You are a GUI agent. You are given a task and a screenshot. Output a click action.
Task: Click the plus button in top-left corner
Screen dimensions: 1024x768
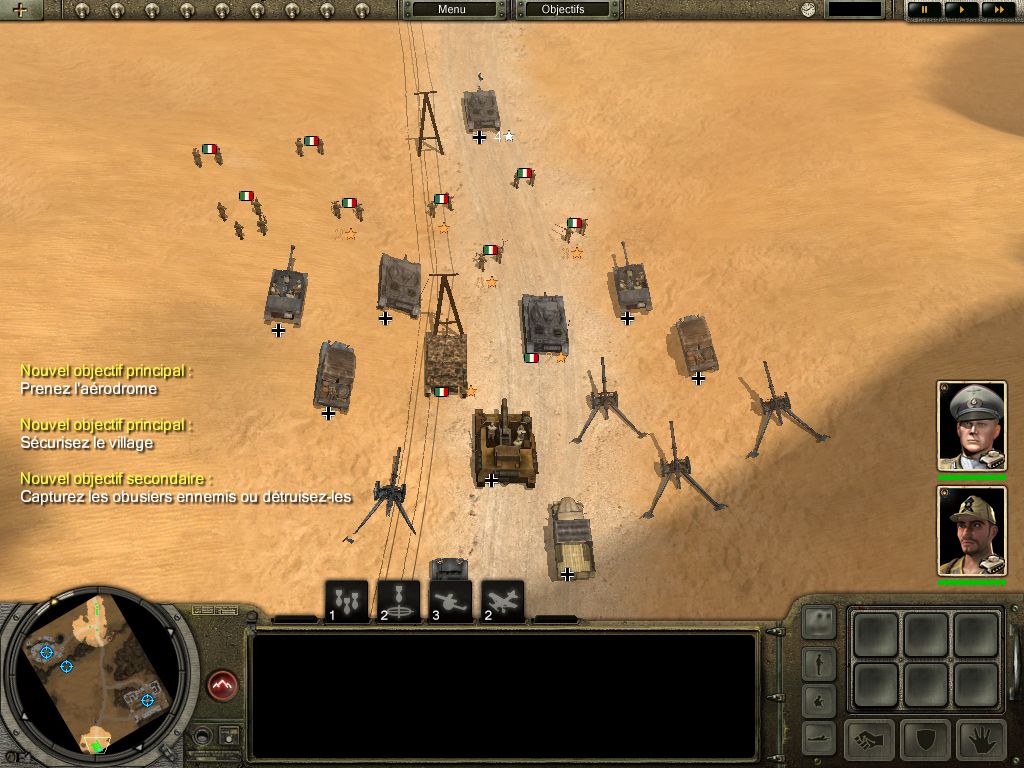pos(20,10)
